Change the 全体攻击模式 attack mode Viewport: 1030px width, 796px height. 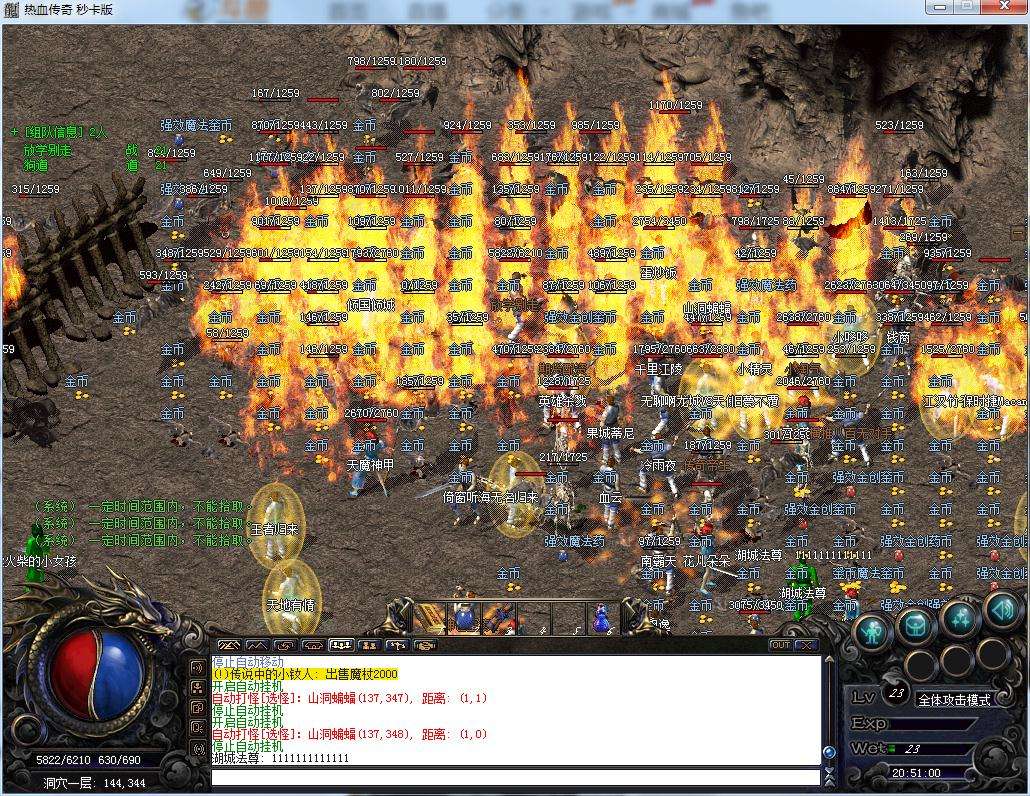point(953,700)
